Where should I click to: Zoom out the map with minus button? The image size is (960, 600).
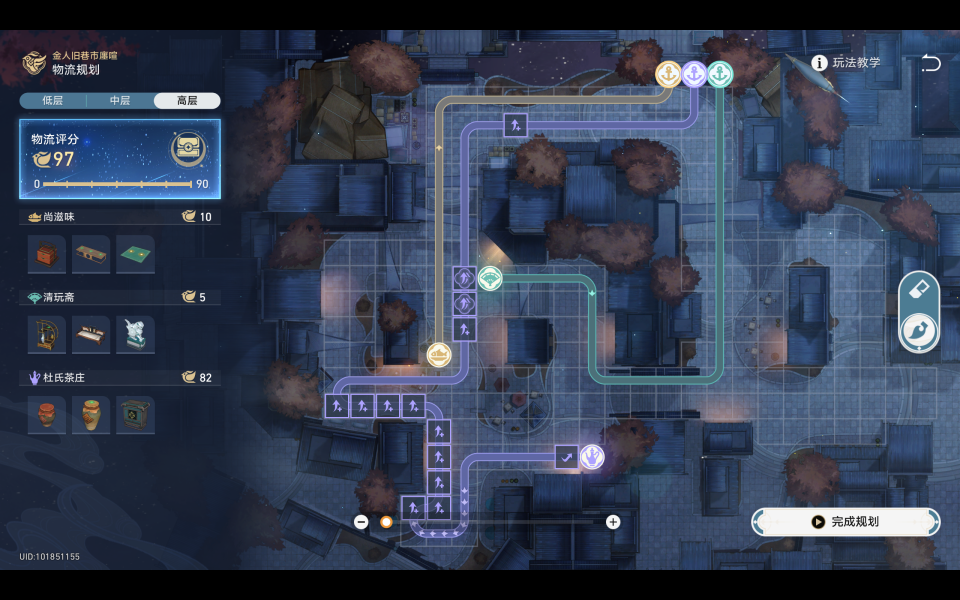[362, 522]
